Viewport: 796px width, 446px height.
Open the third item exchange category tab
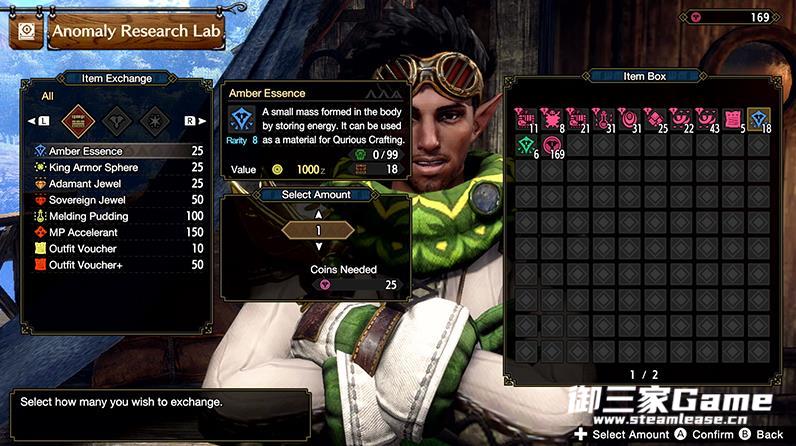[154, 121]
